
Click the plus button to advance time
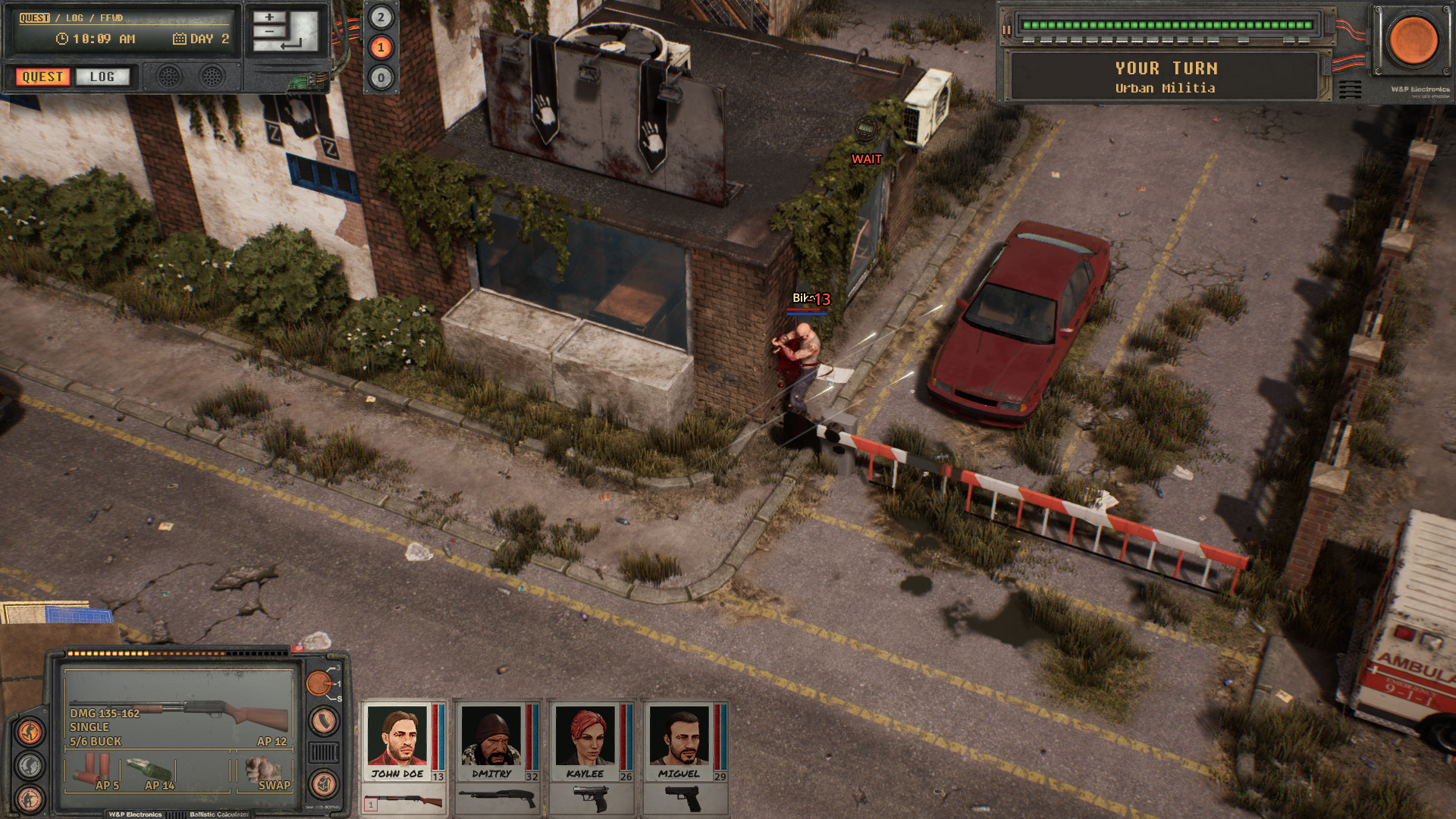point(269,17)
